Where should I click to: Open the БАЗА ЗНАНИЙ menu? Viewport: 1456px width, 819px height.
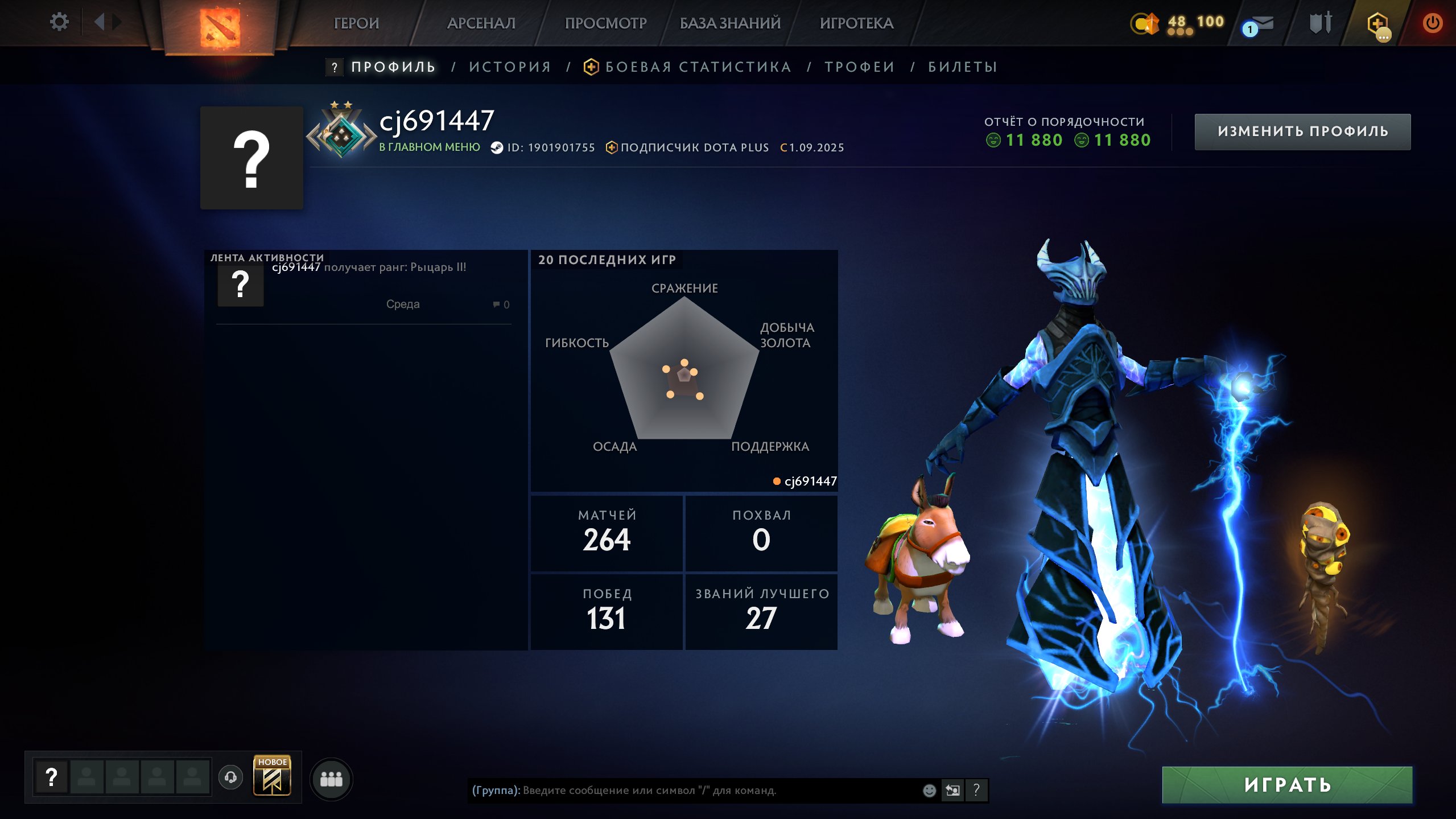tap(730, 23)
